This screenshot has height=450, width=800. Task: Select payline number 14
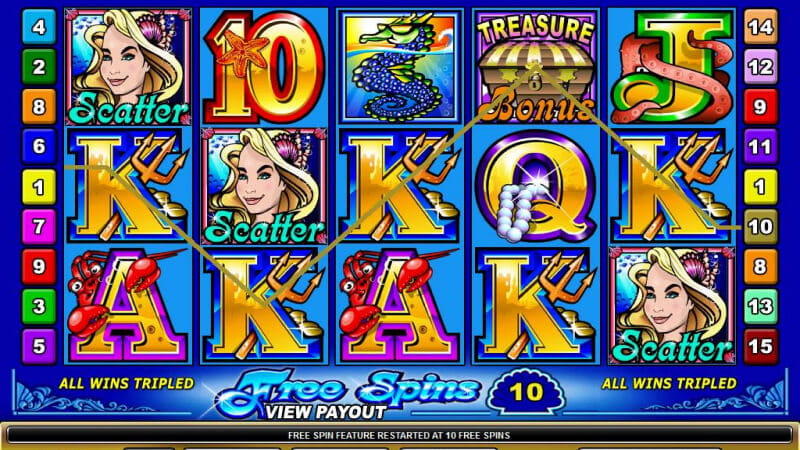coord(761,27)
